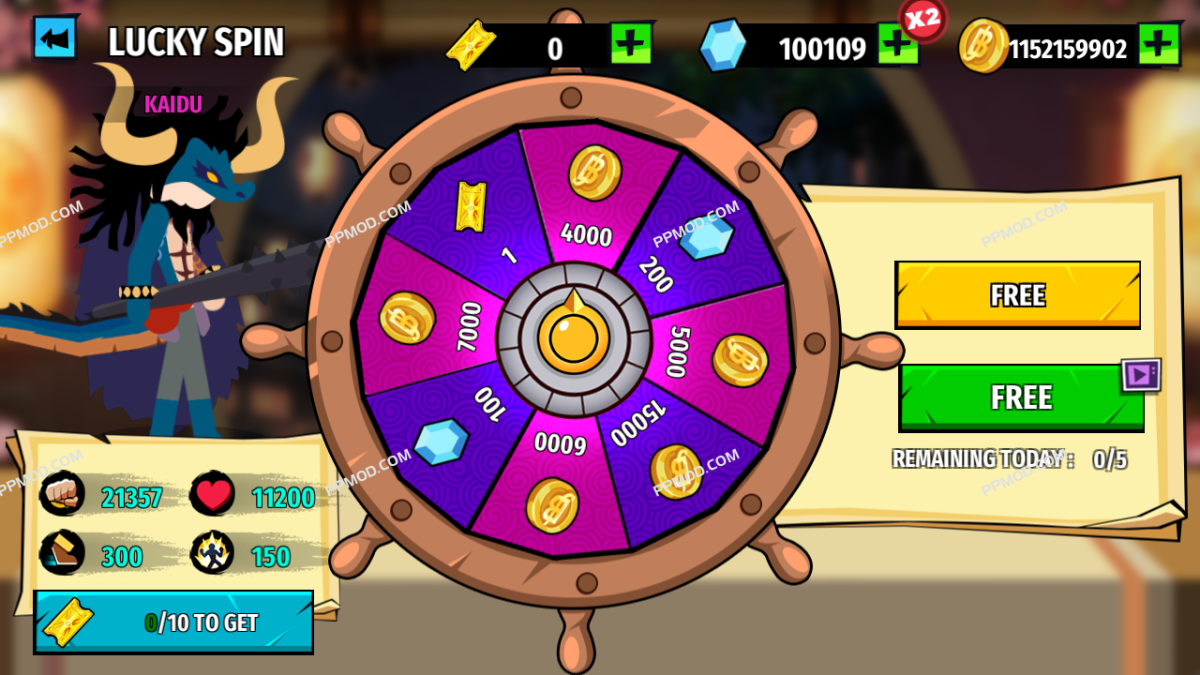Watch video ad via green FREE button

coord(1020,397)
